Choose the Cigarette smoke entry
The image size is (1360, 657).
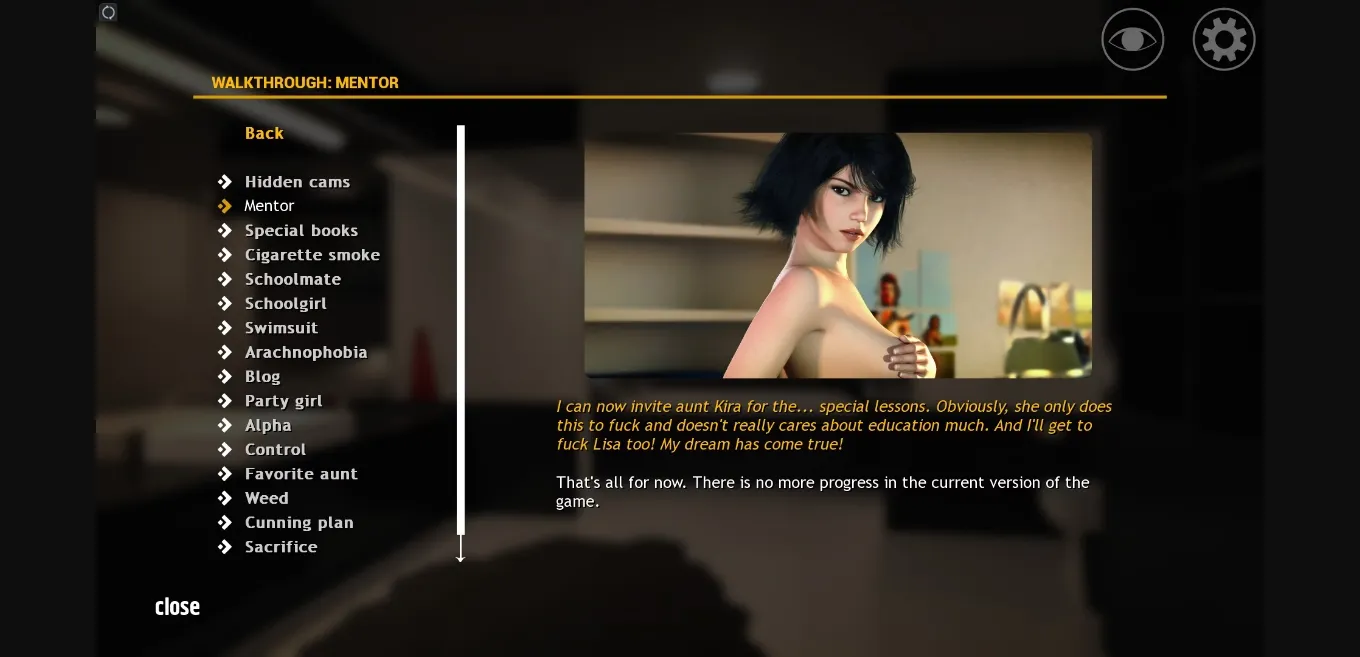click(x=312, y=255)
